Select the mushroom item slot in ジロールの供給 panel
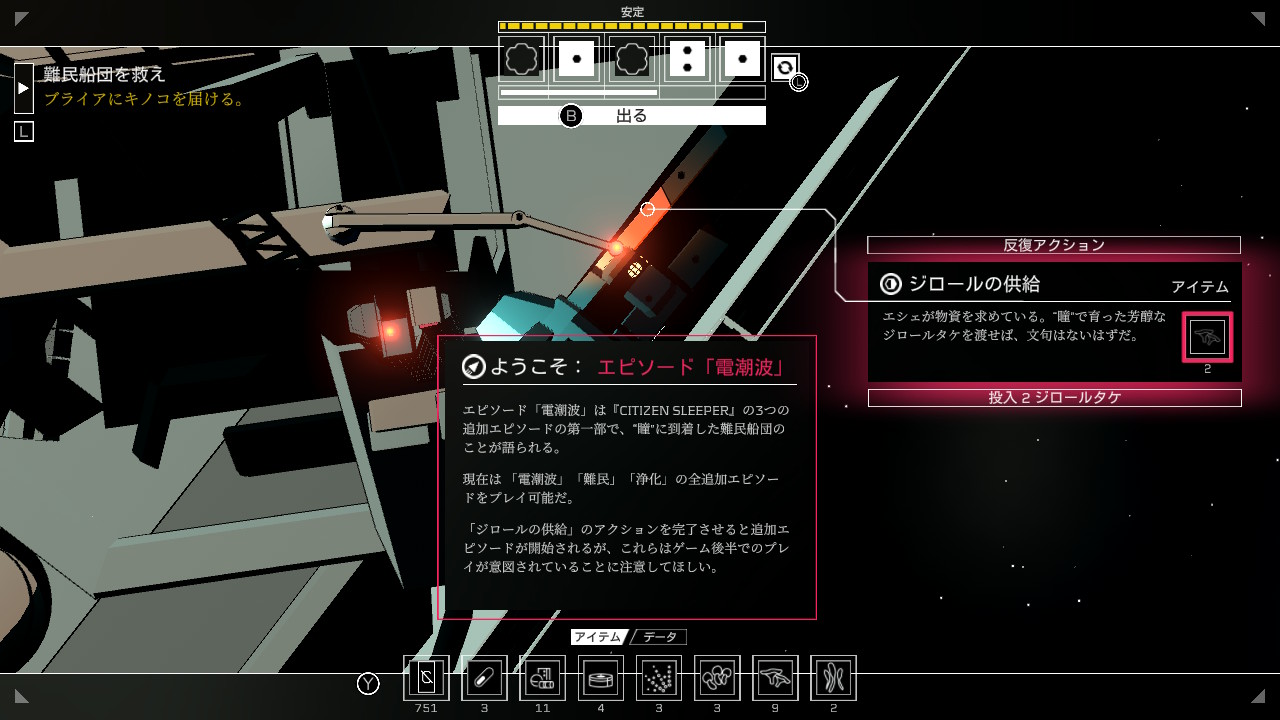Viewport: 1280px width, 720px height. point(1207,338)
